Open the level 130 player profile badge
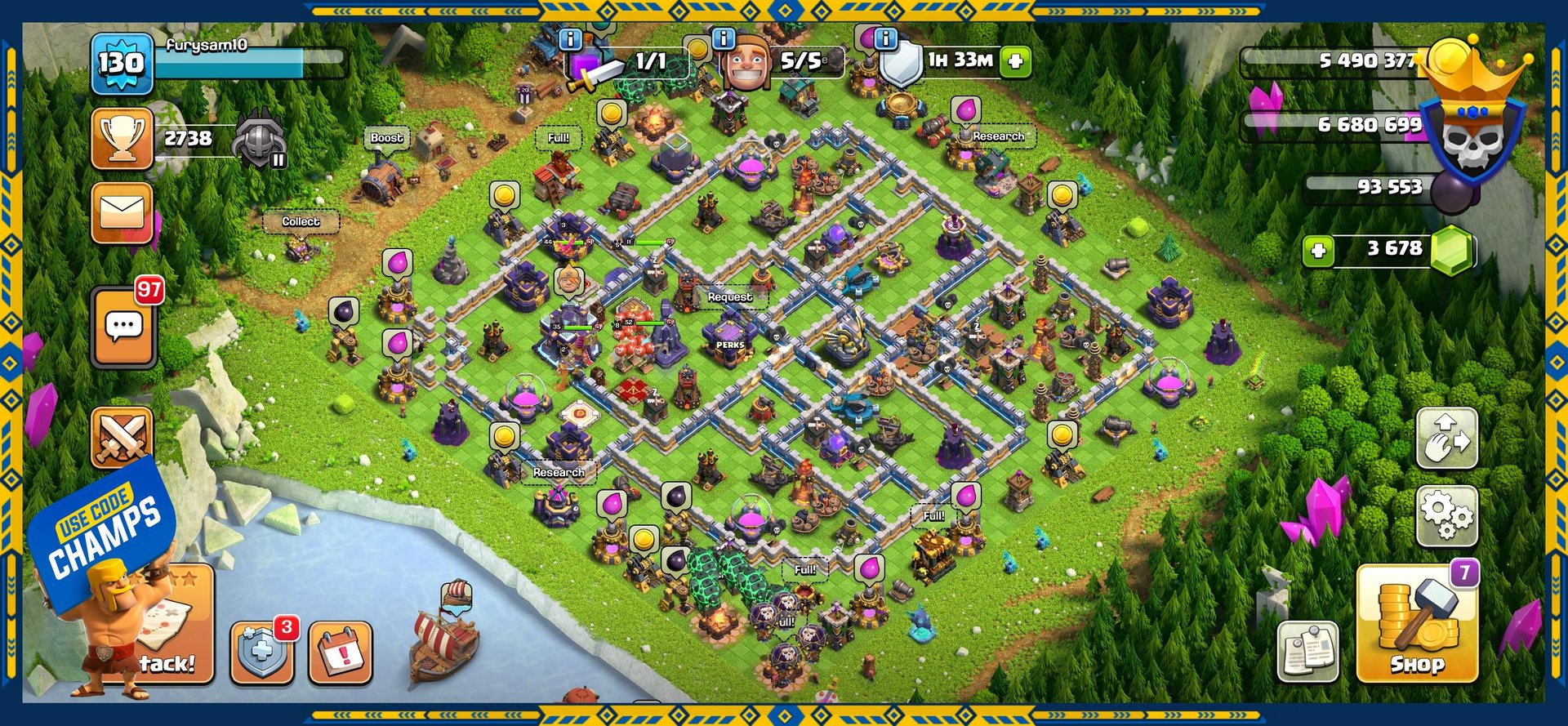The height and width of the screenshot is (726, 1568). click(x=122, y=63)
